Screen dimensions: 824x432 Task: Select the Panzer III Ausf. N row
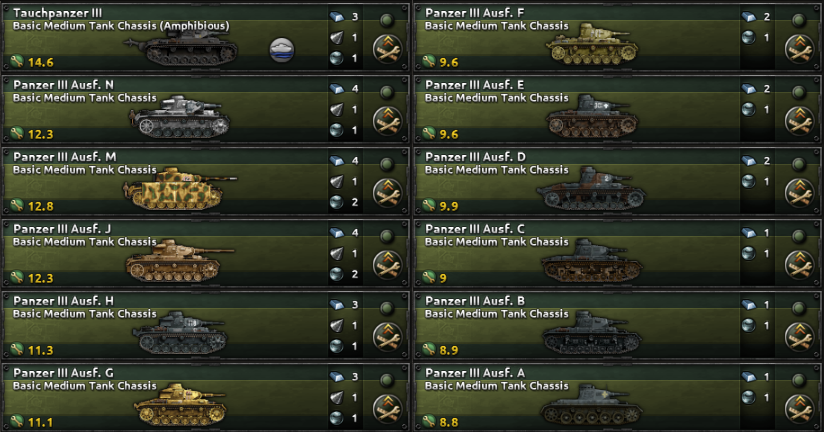tap(160, 110)
